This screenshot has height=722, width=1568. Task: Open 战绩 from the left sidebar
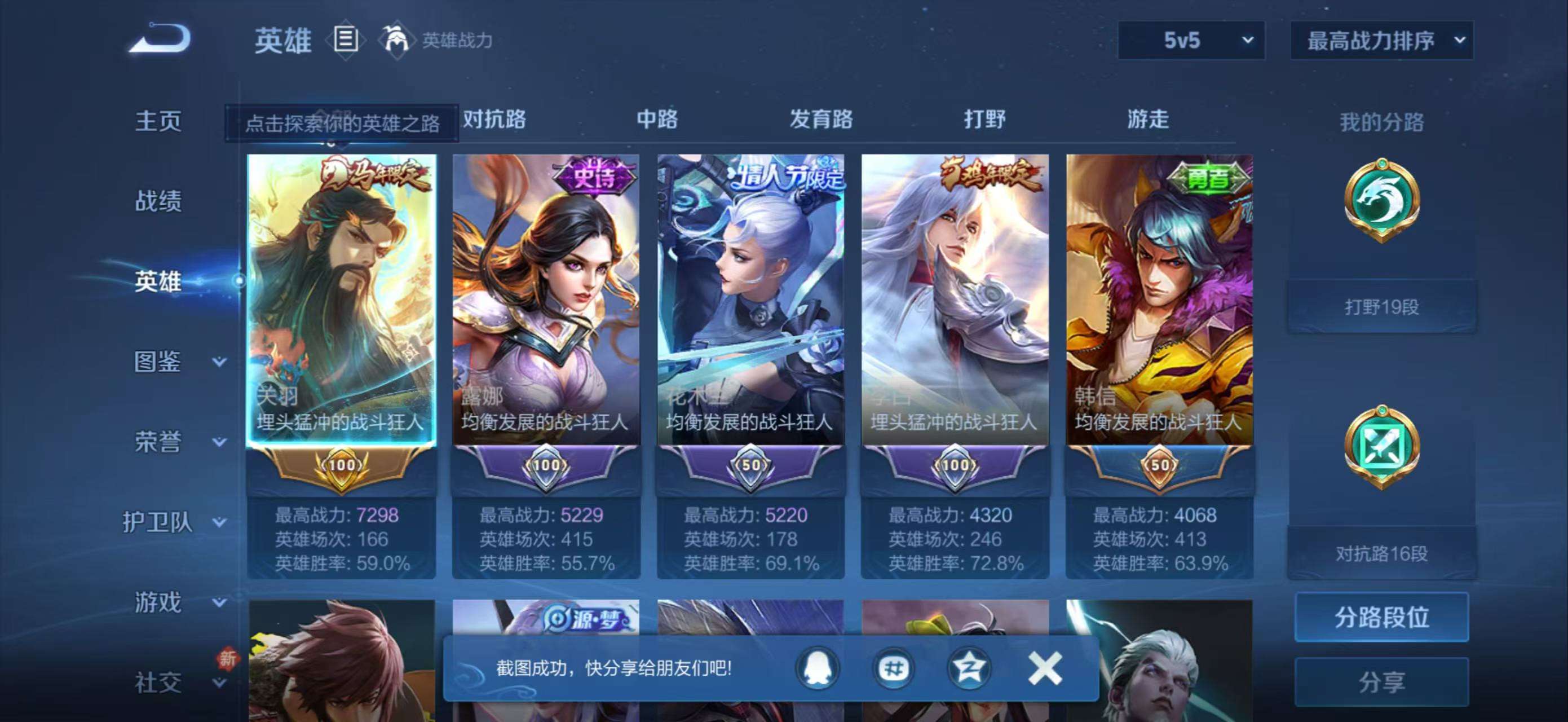pos(160,201)
